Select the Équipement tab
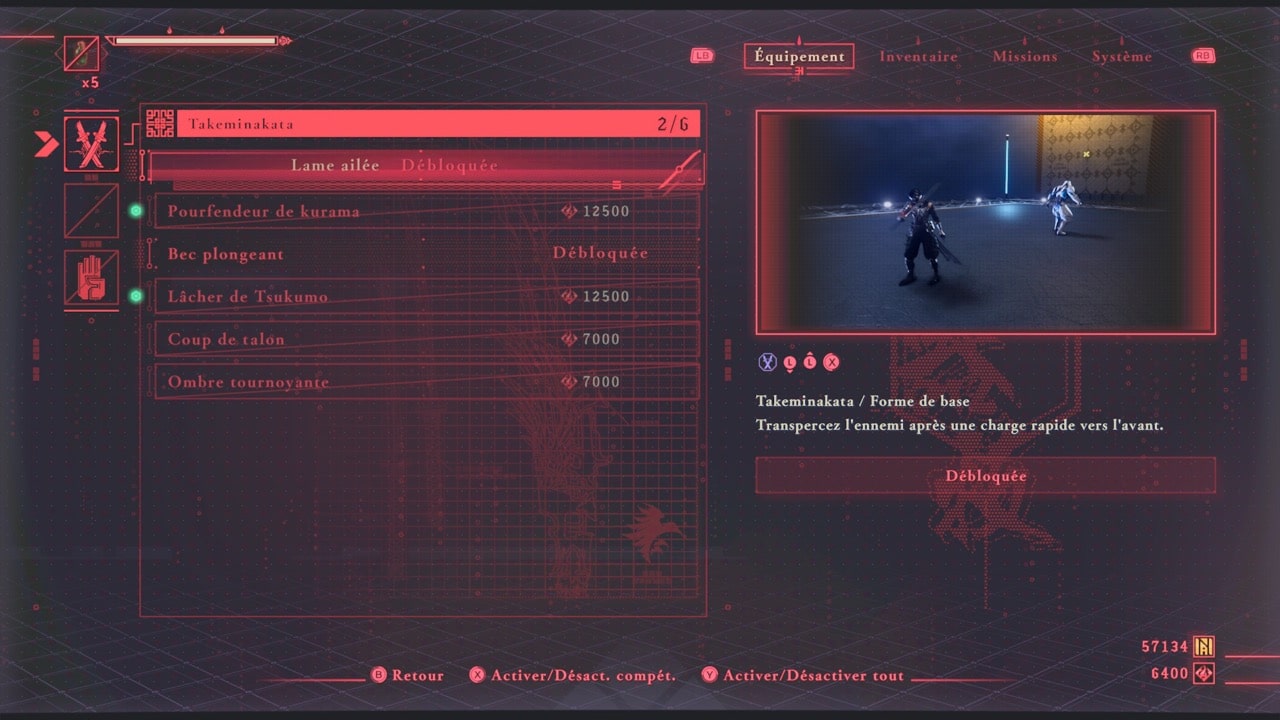This screenshot has width=1280, height=720. tap(799, 57)
